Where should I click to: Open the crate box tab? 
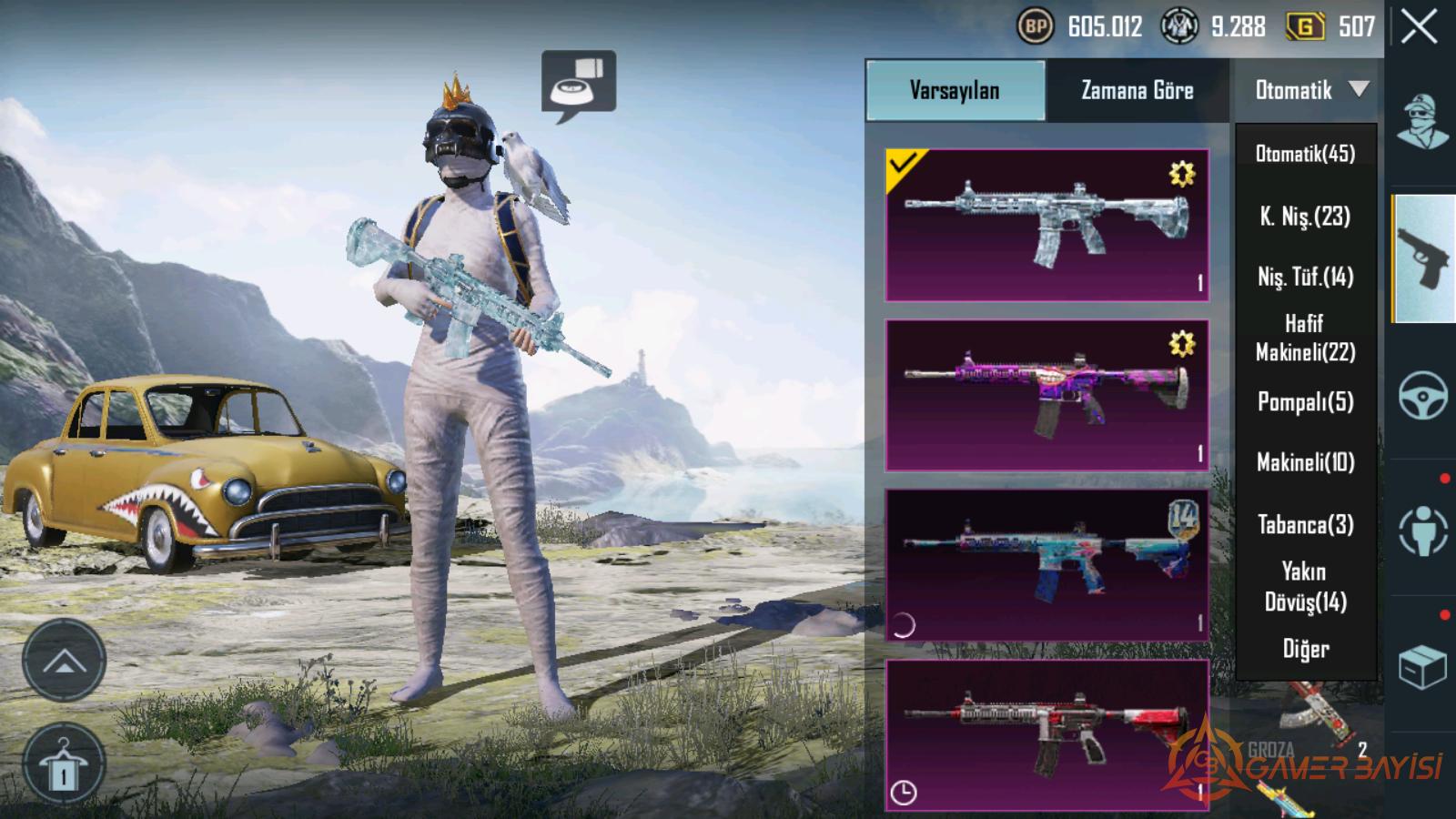point(1423,668)
